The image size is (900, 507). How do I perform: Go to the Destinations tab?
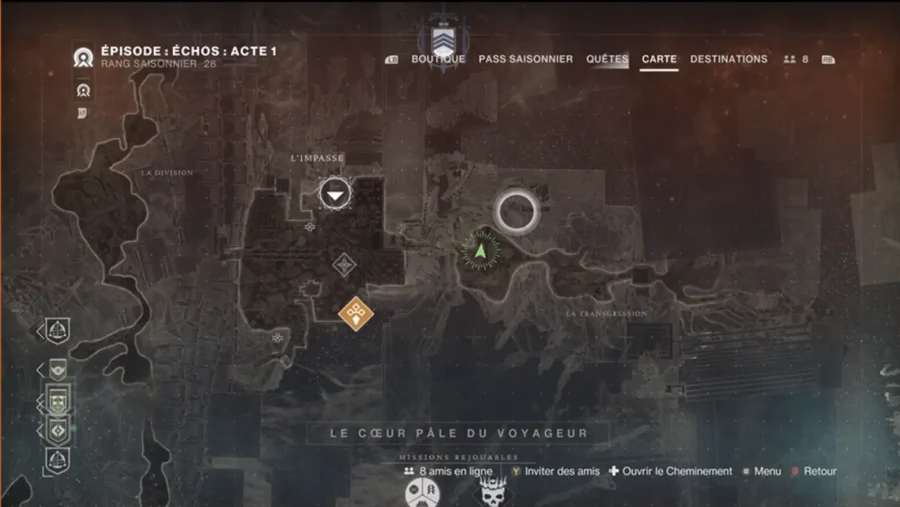(x=728, y=59)
